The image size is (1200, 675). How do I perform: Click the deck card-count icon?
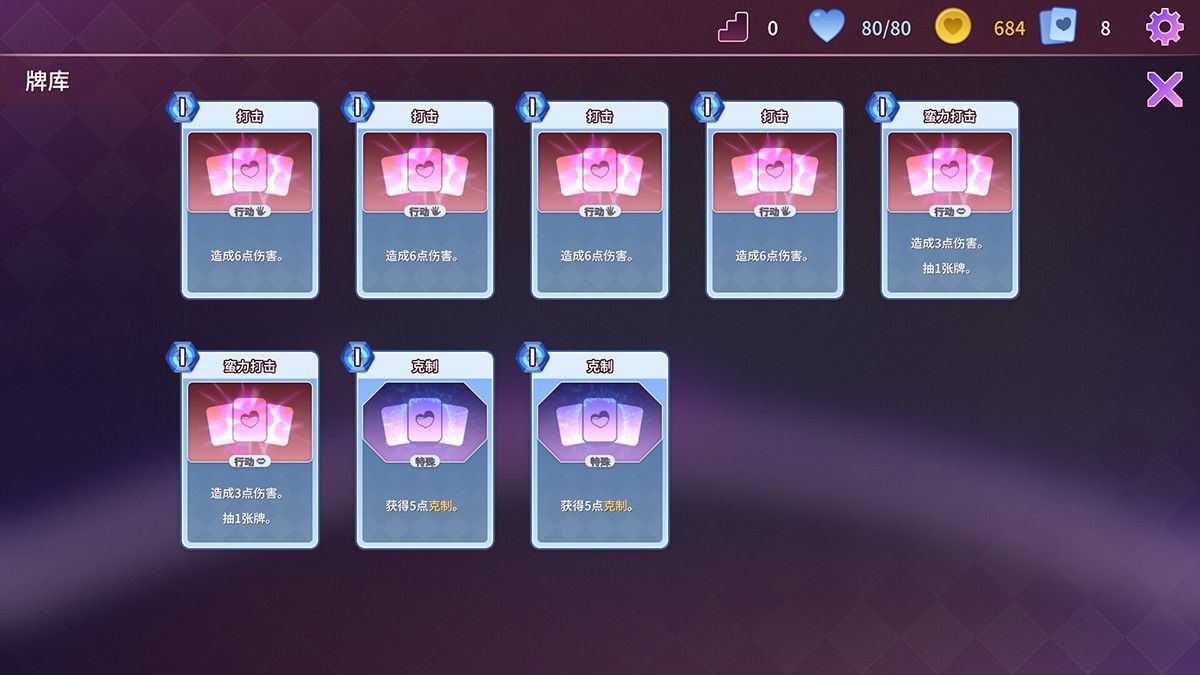[x=1058, y=27]
